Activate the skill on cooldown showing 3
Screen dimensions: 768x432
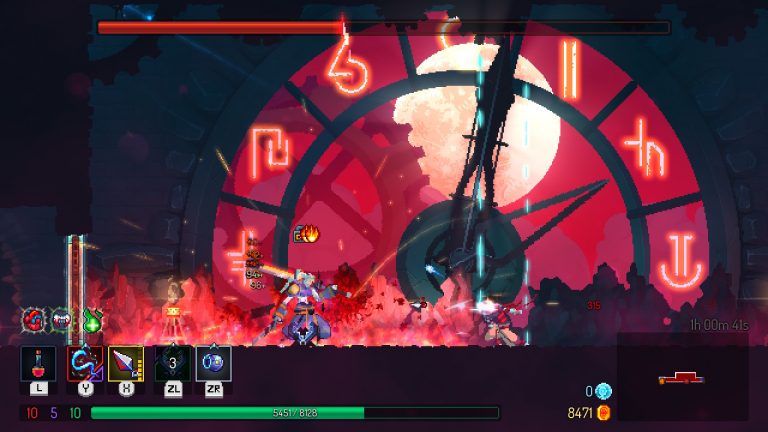[172, 363]
